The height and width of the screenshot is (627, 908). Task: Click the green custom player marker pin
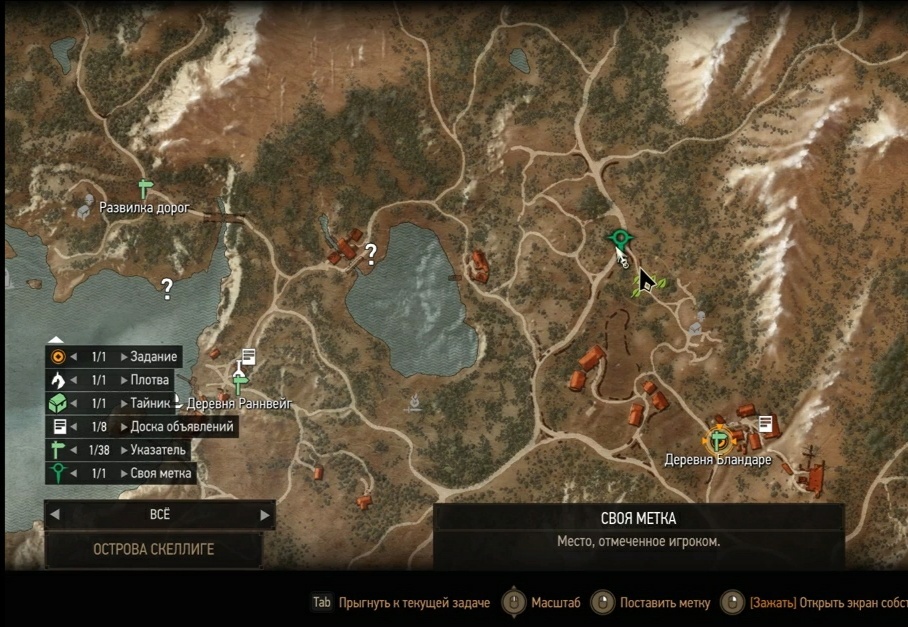[621, 239]
